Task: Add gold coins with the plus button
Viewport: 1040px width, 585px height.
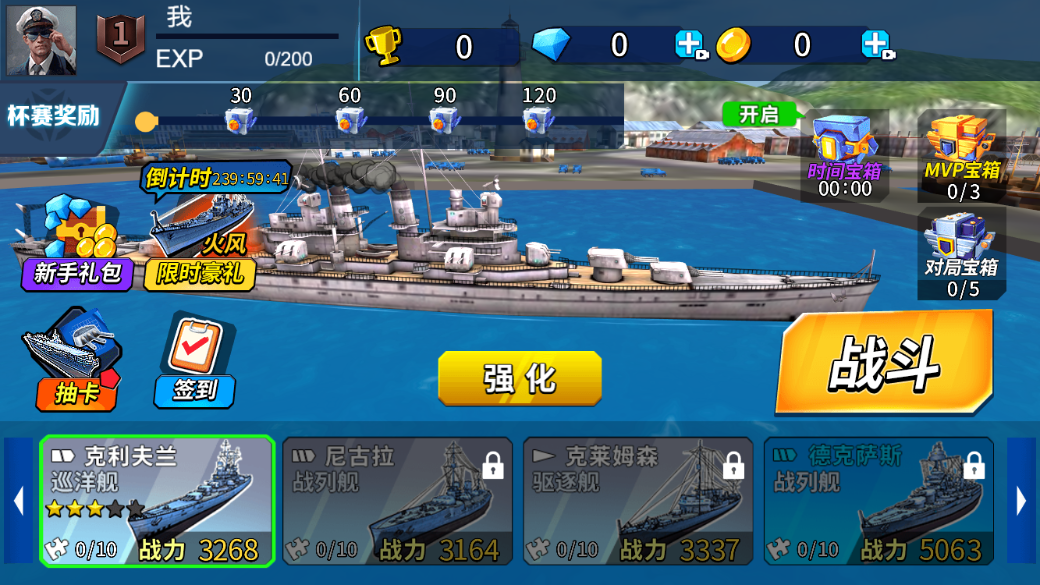Action: pyautogui.click(x=875, y=45)
